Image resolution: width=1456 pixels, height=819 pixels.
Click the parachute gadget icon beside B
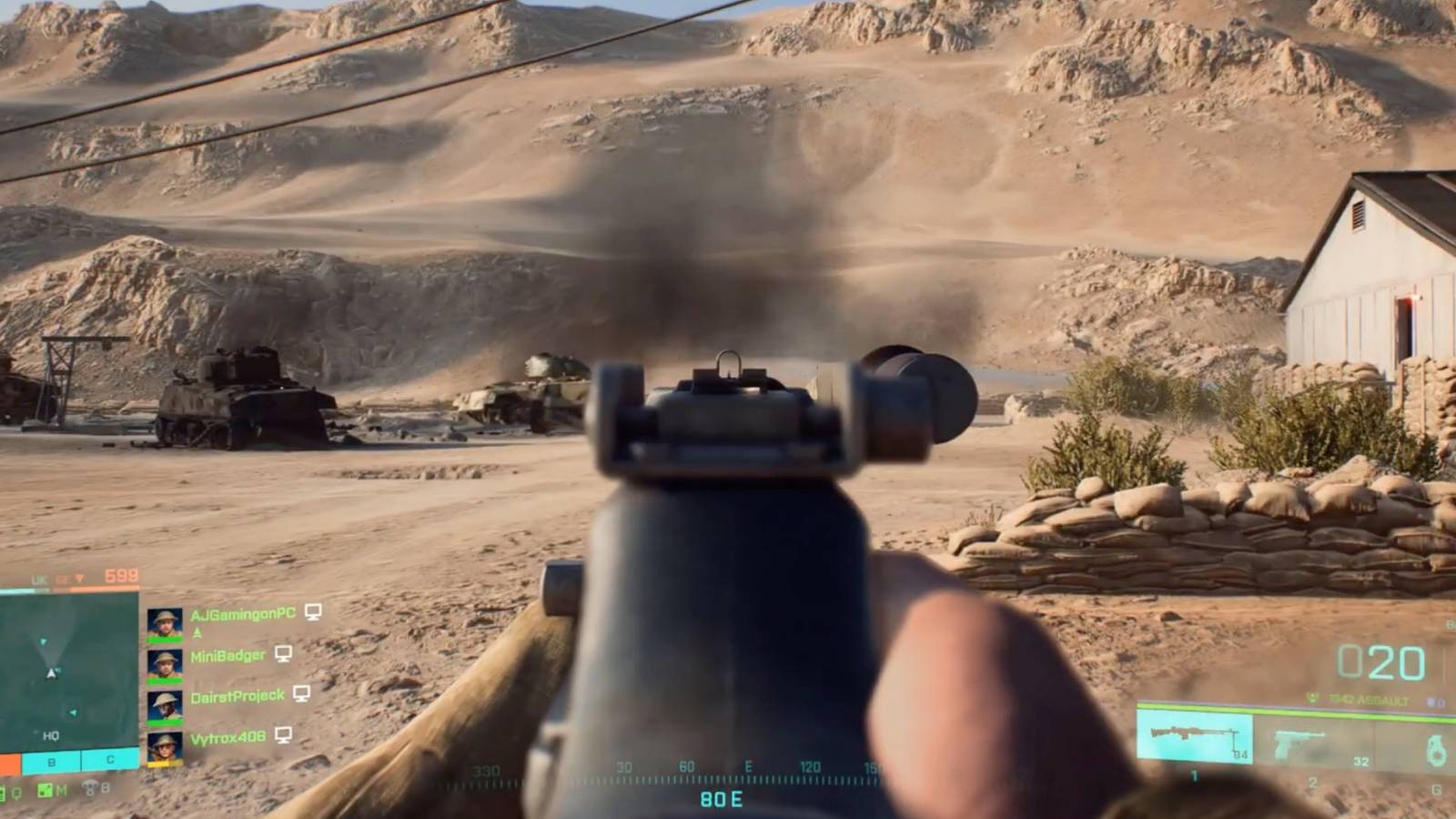(x=92, y=789)
